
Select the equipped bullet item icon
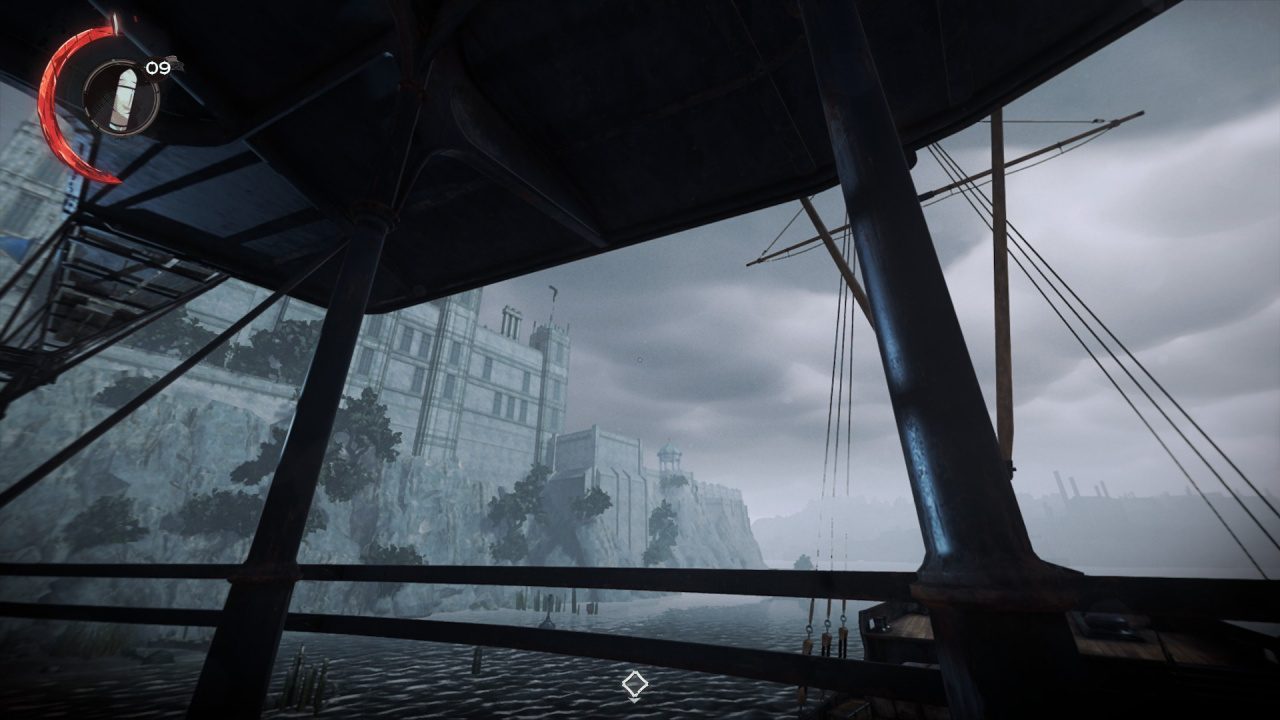click(x=121, y=95)
